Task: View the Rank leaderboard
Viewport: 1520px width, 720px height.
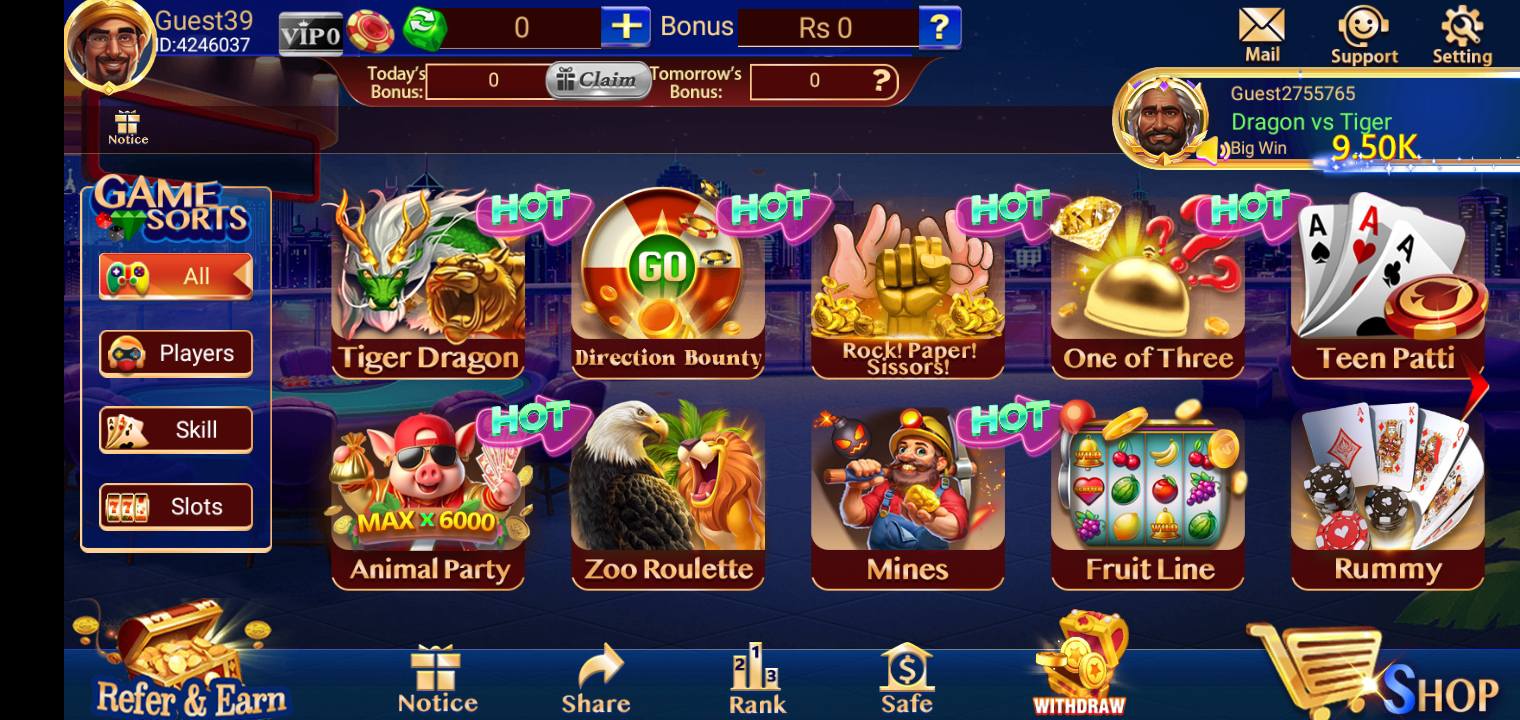Action: [756, 678]
